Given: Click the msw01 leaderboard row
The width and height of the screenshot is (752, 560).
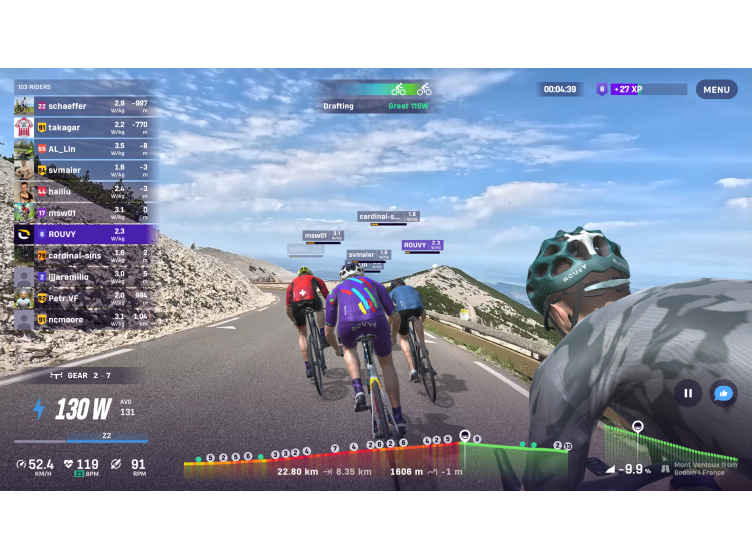Looking at the screenshot, I should pyautogui.click(x=85, y=213).
